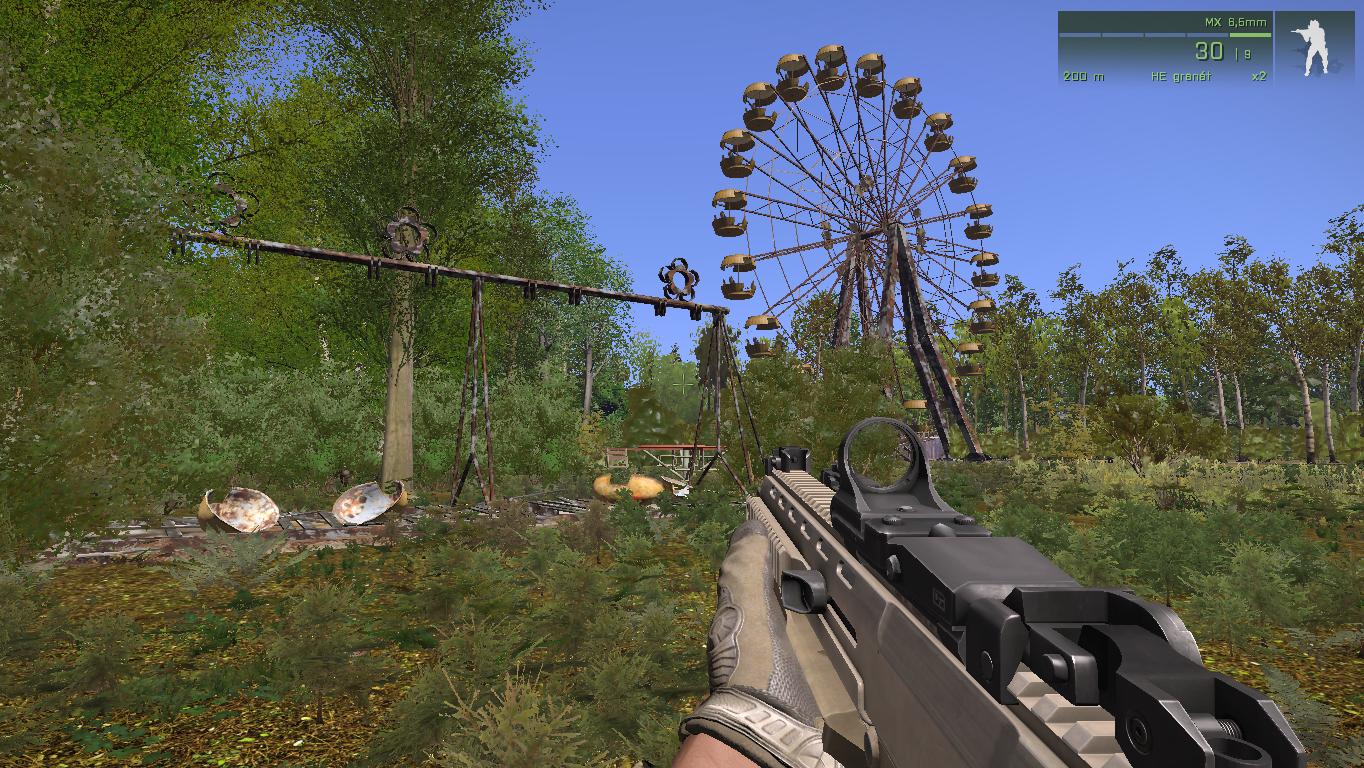Click the glove on the player's hand

[x=755, y=640]
